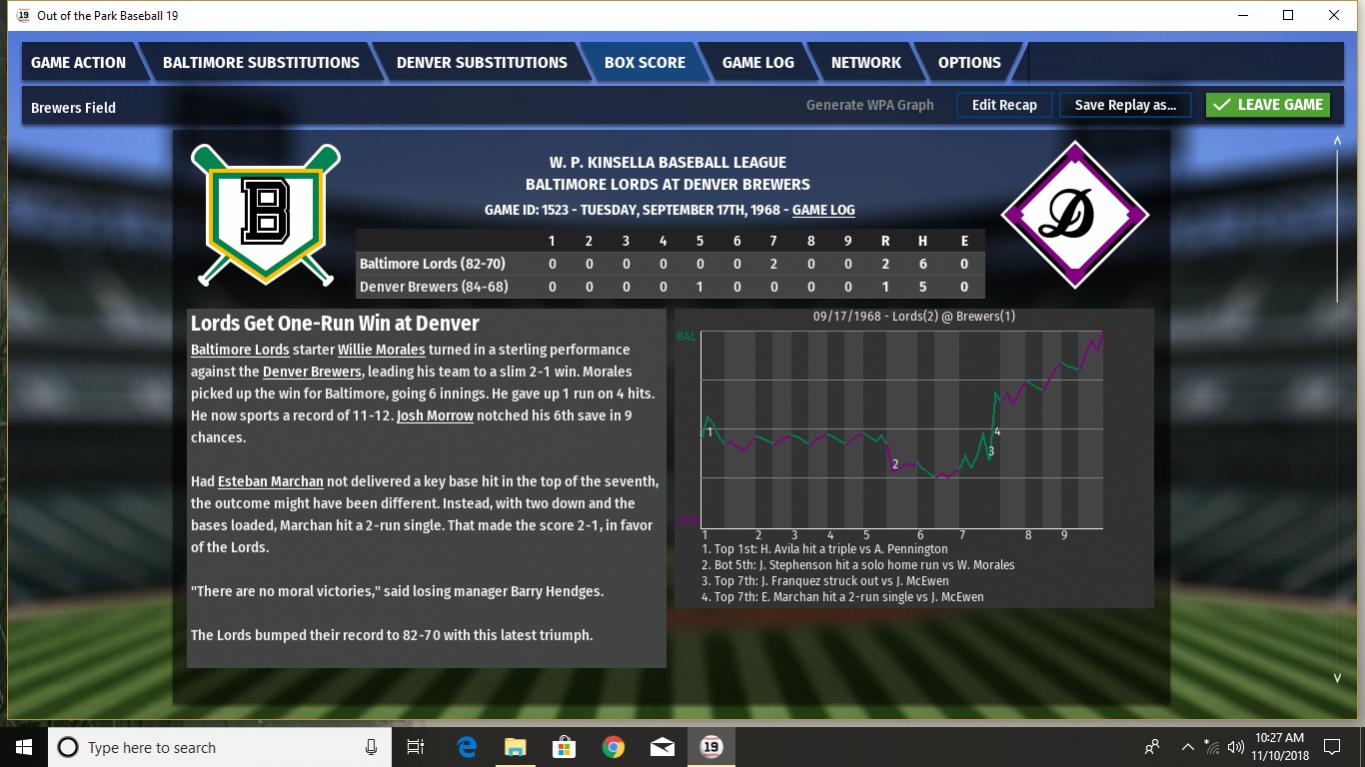Click Generate WPA Graph

pos(870,105)
